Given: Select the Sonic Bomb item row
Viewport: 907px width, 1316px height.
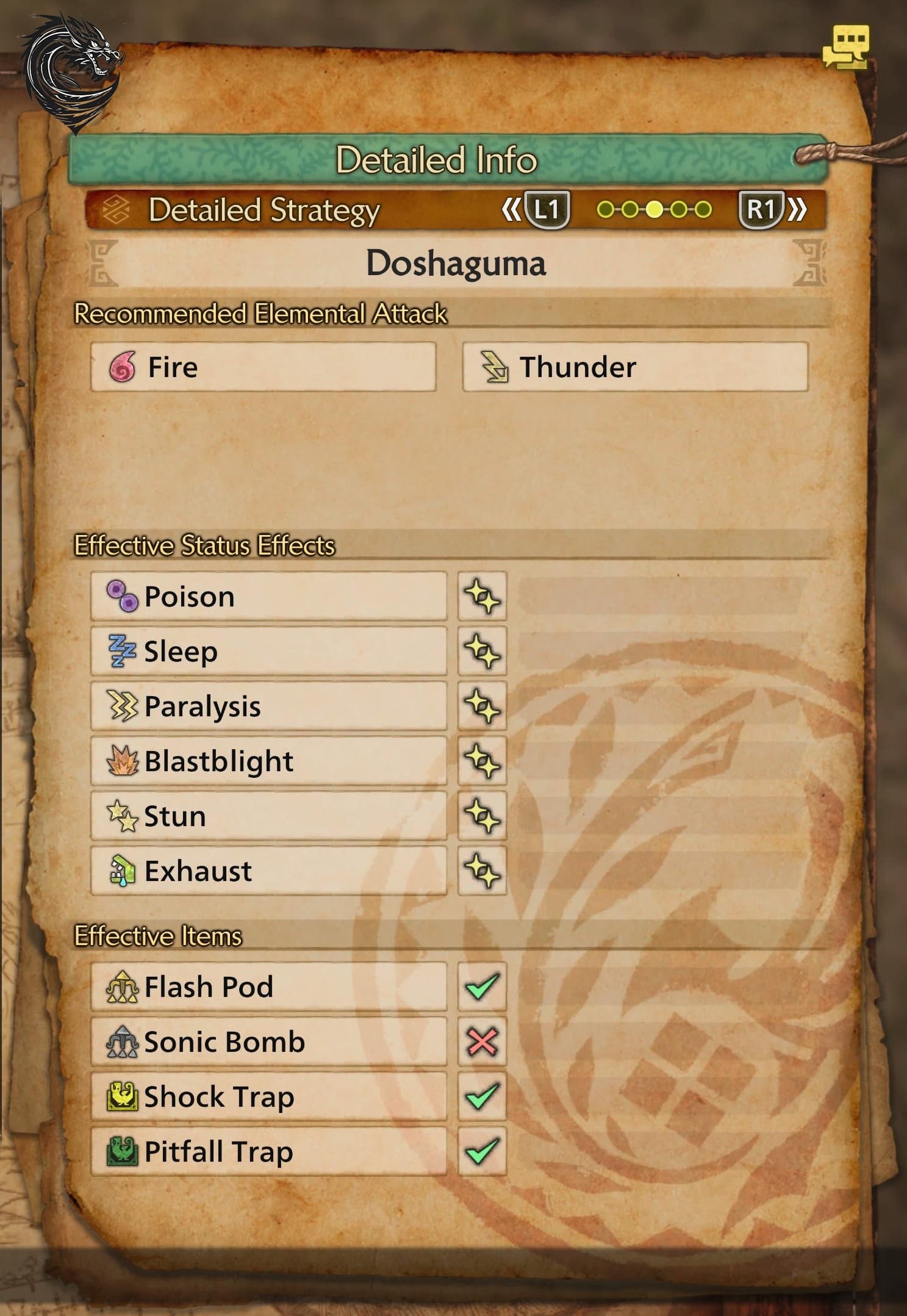Looking at the screenshot, I should (268, 1041).
